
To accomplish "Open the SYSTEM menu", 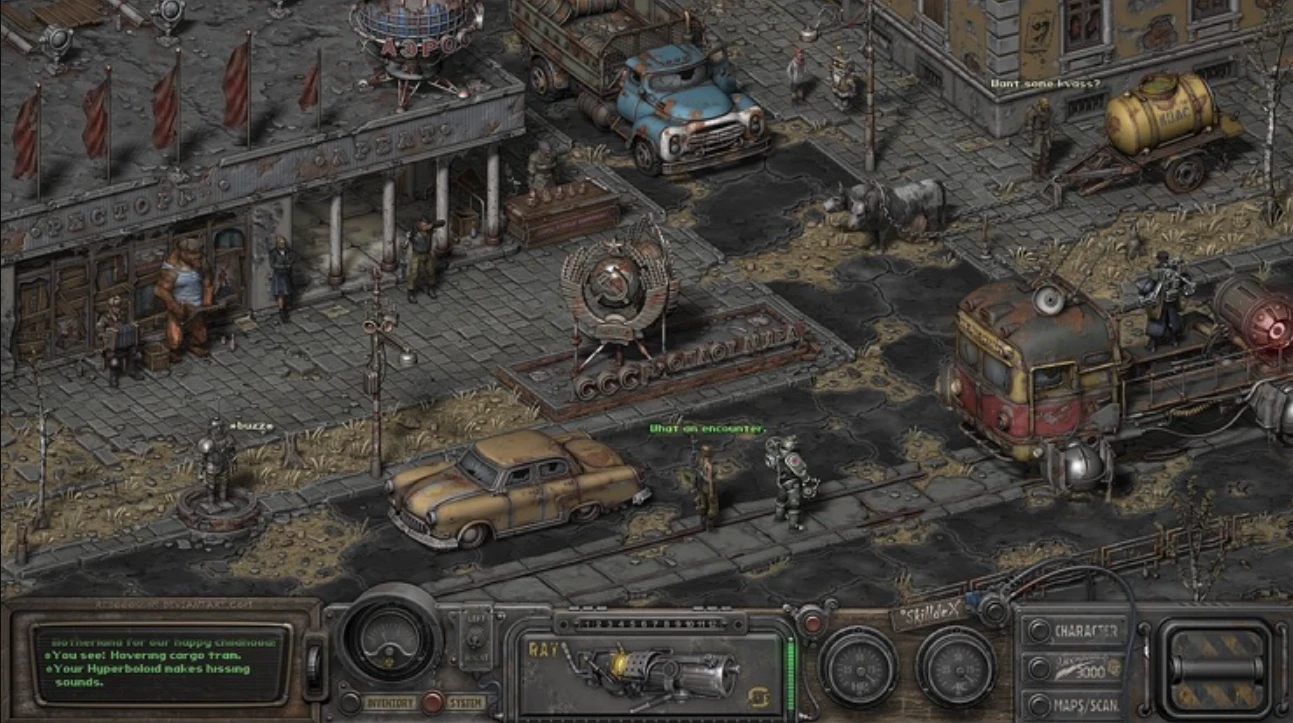I will (x=465, y=702).
